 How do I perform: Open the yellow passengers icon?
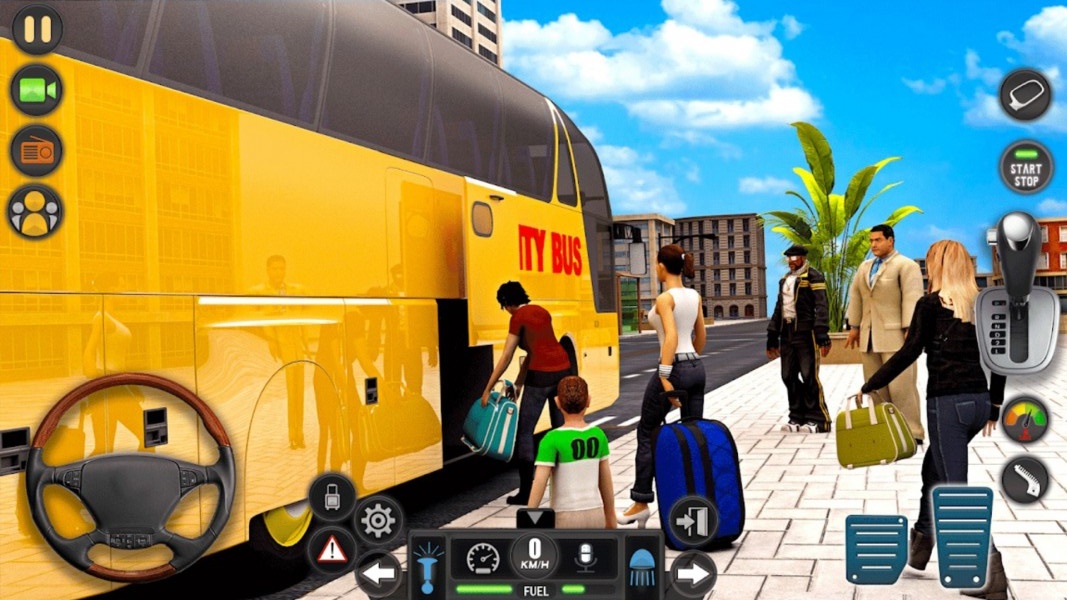pos(35,211)
